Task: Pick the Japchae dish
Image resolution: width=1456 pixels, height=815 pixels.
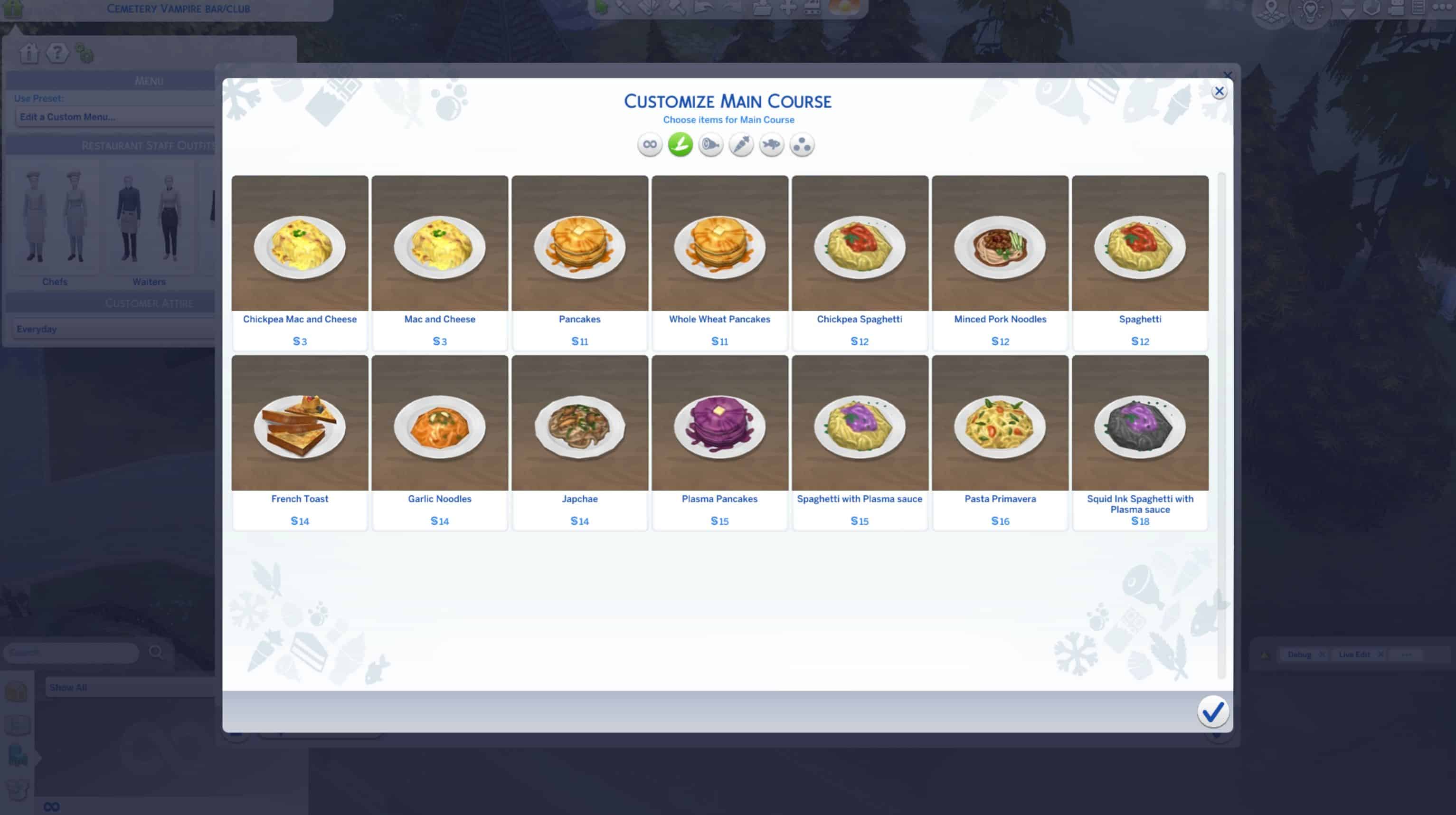Action: tap(579, 428)
